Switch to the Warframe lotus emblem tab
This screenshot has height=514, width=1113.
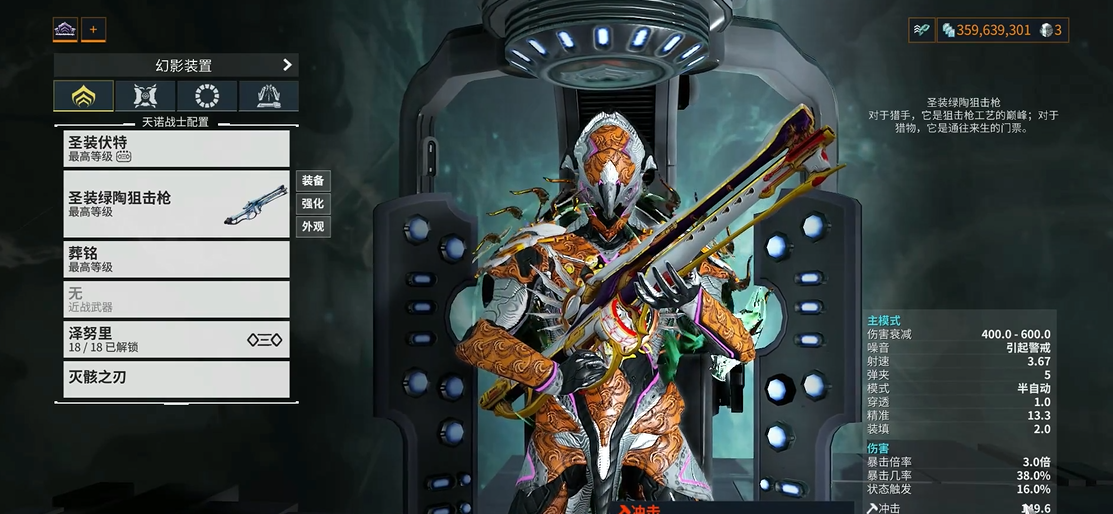tap(83, 96)
